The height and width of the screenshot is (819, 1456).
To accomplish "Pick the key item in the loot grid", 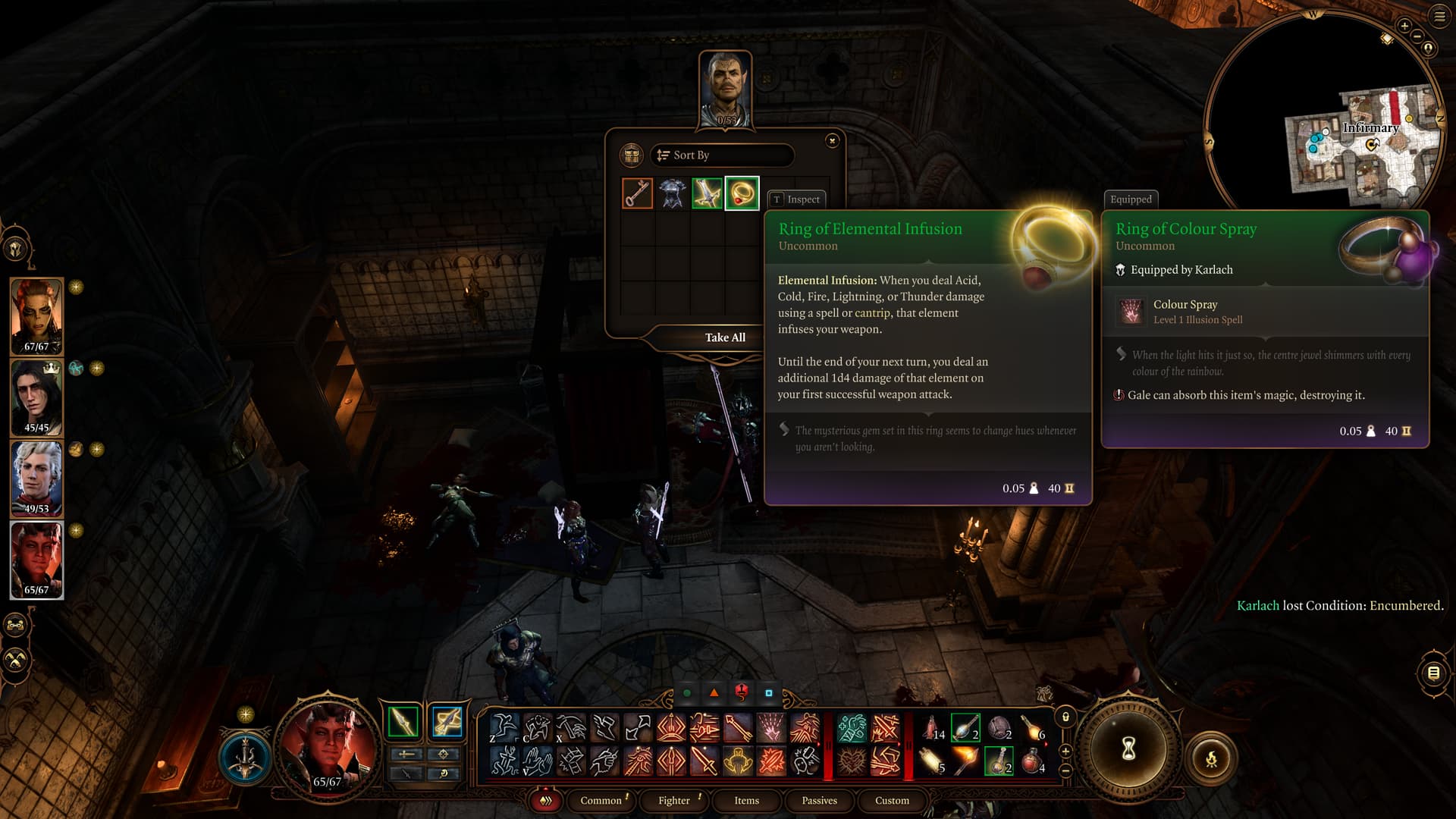I will pos(637,193).
